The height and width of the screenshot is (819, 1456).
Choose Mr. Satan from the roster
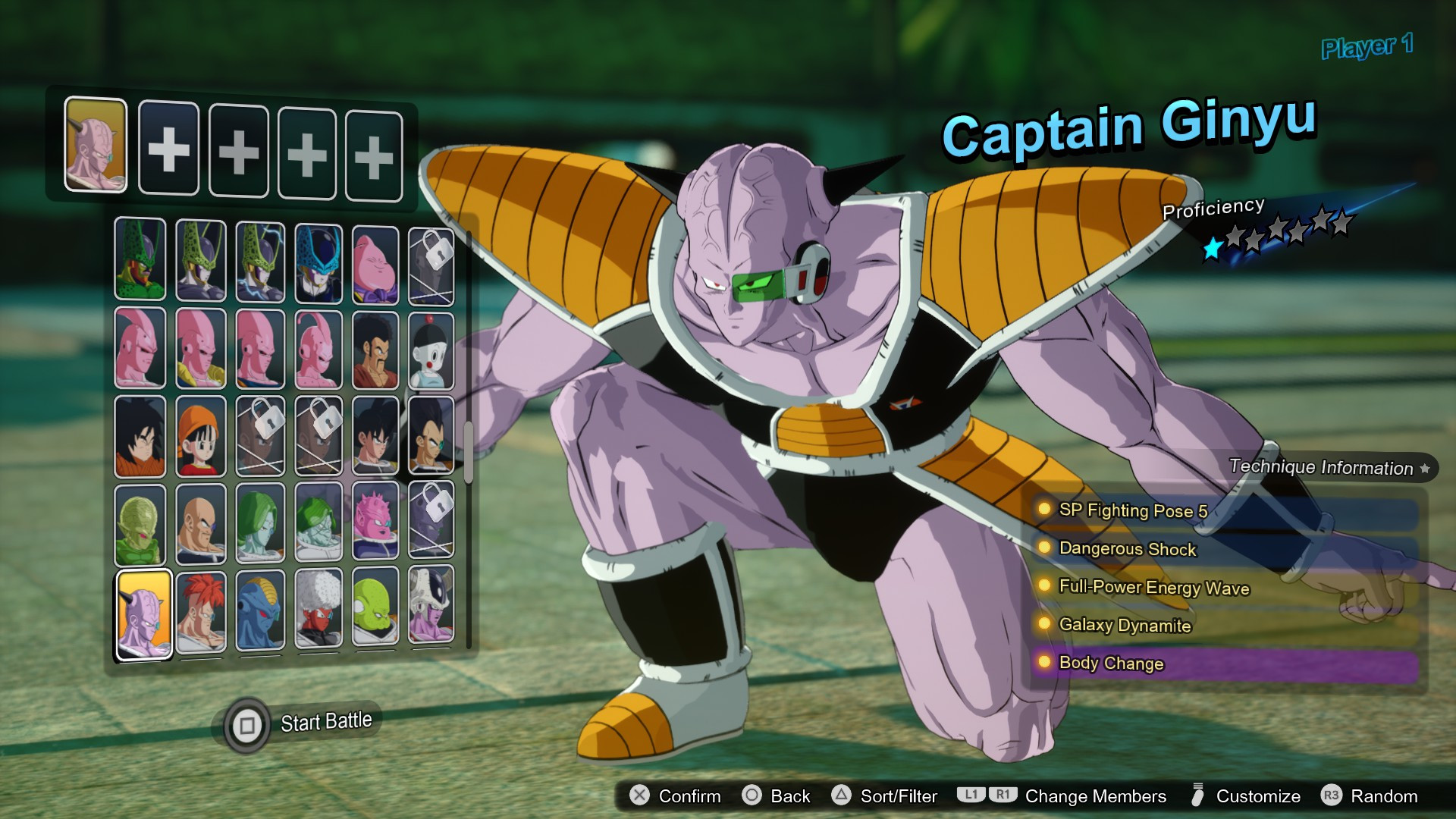(x=376, y=349)
